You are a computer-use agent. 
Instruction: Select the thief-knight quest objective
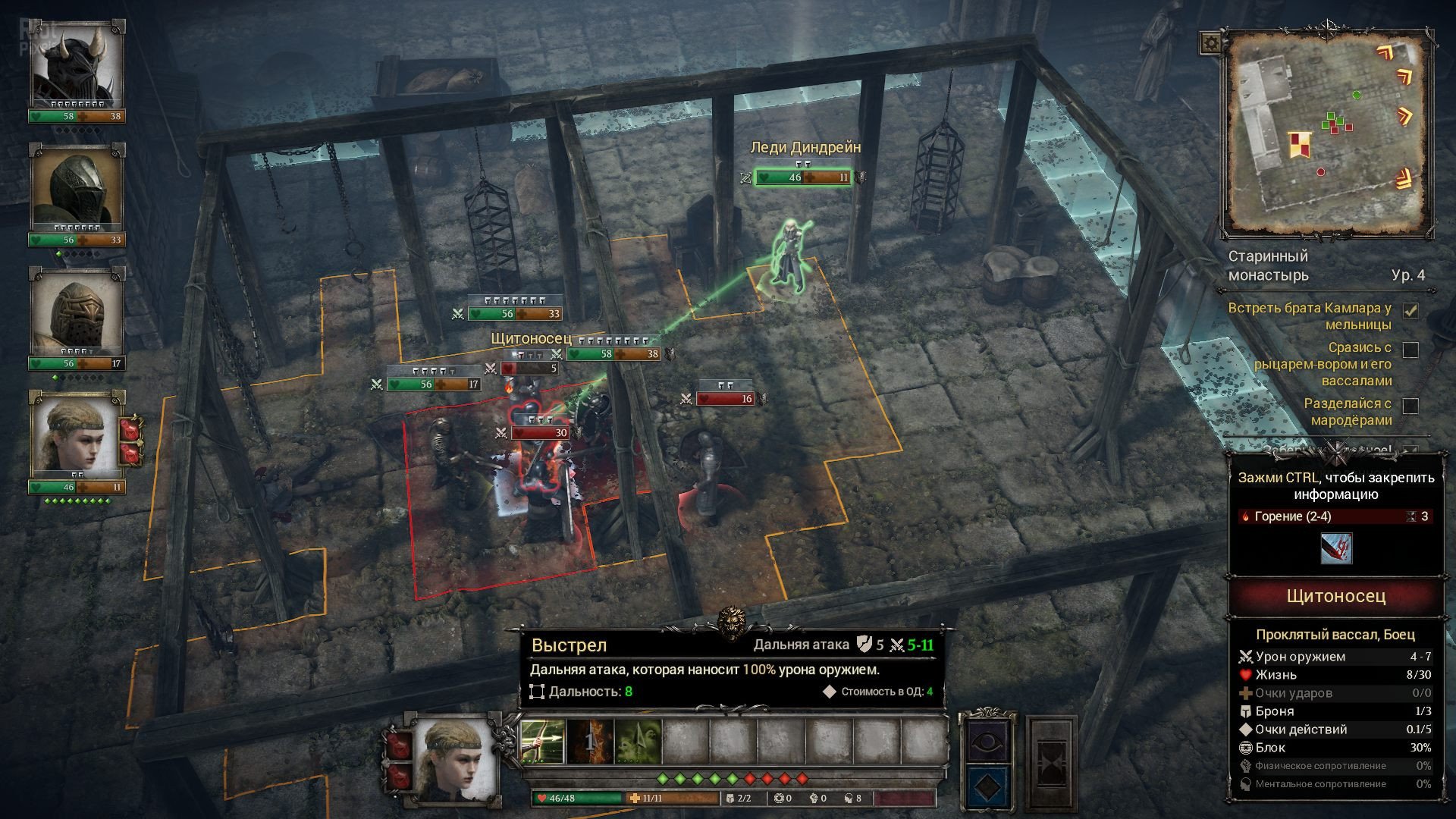[1323, 364]
